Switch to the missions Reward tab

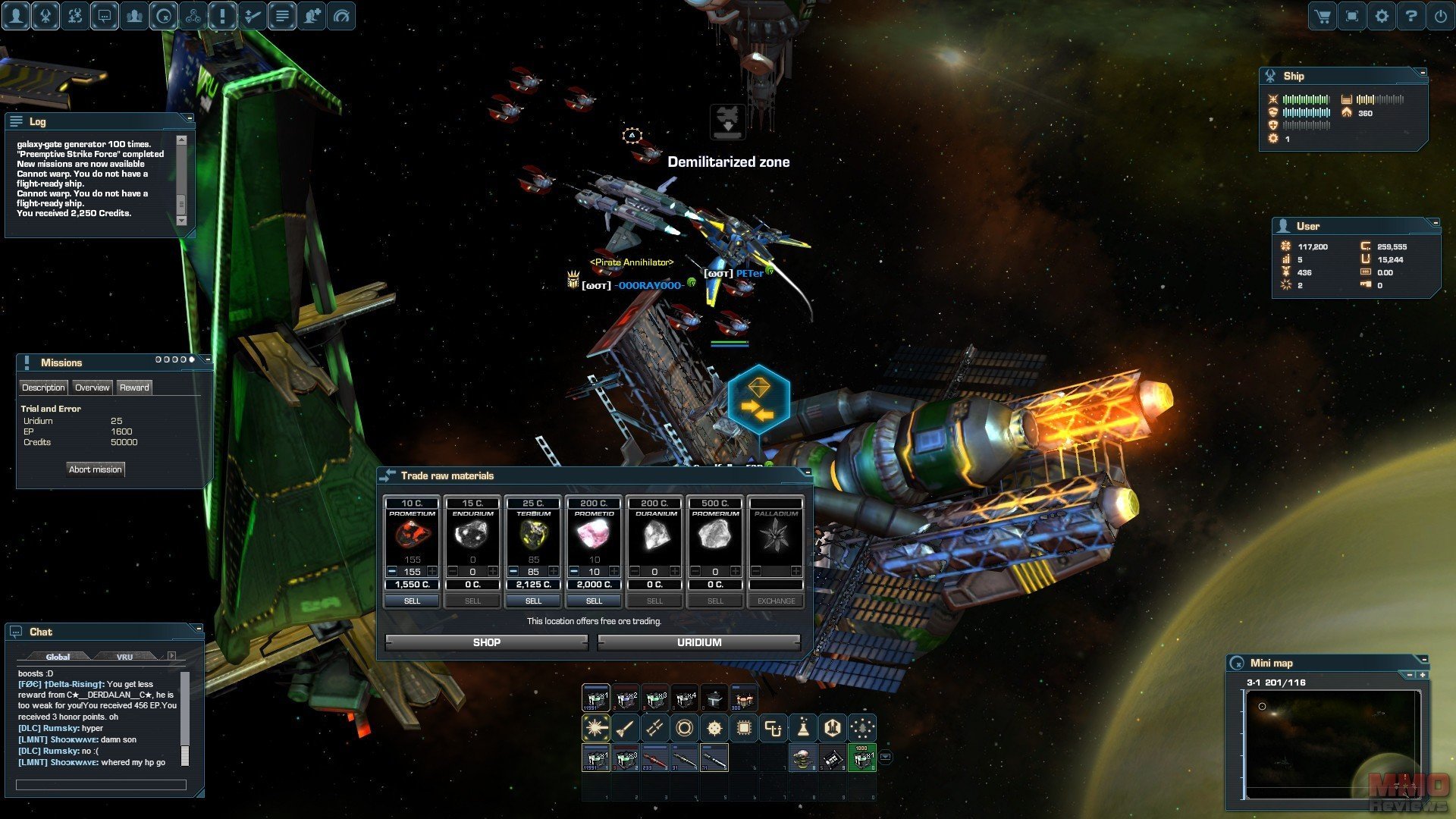pyautogui.click(x=134, y=388)
